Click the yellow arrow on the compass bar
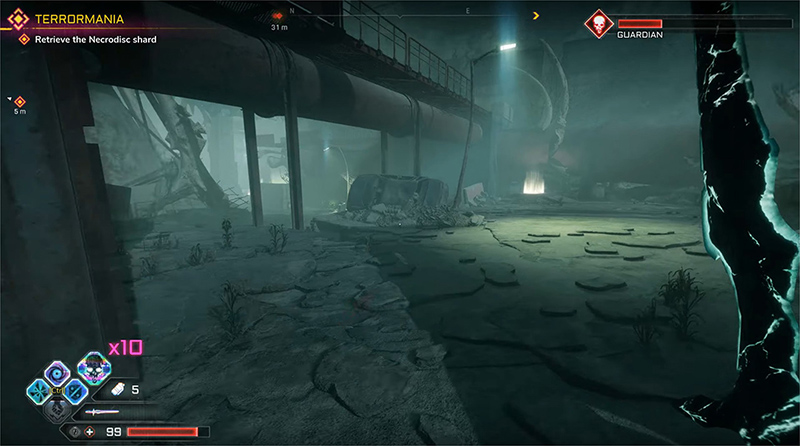Screen dimensions: 800x446 pos(536,15)
